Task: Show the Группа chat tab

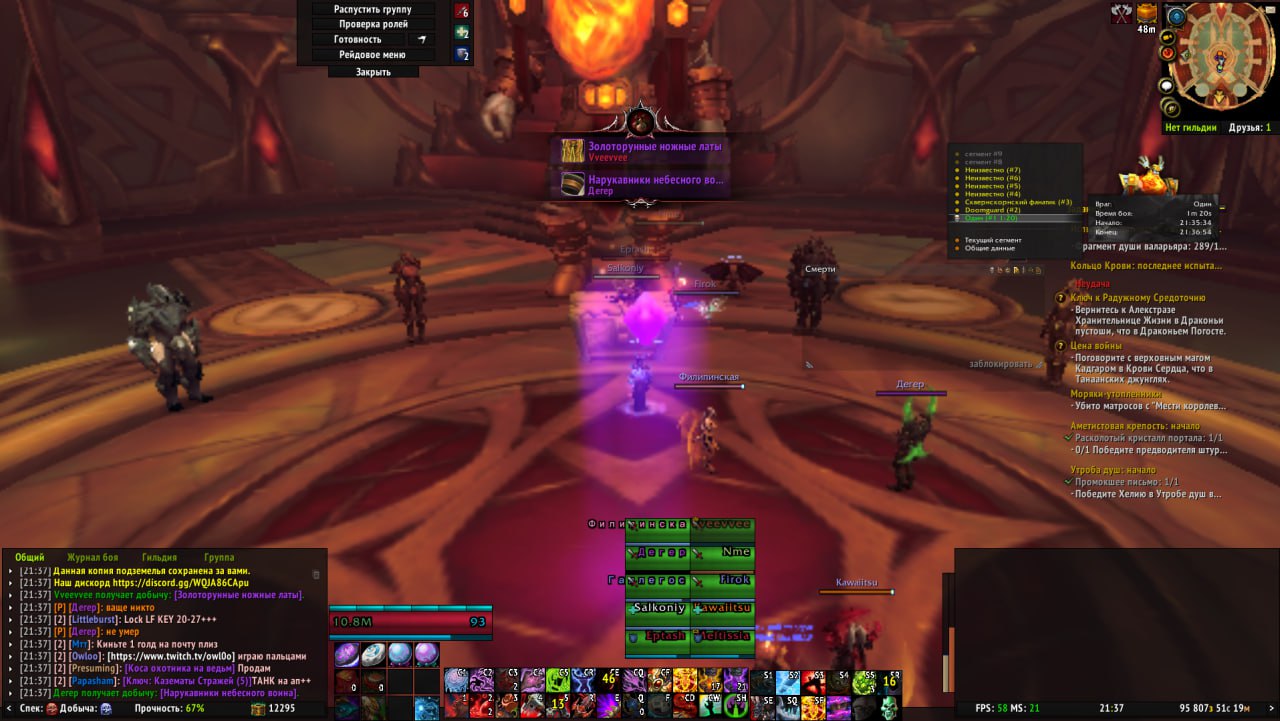Action: (x=219, y=557)
